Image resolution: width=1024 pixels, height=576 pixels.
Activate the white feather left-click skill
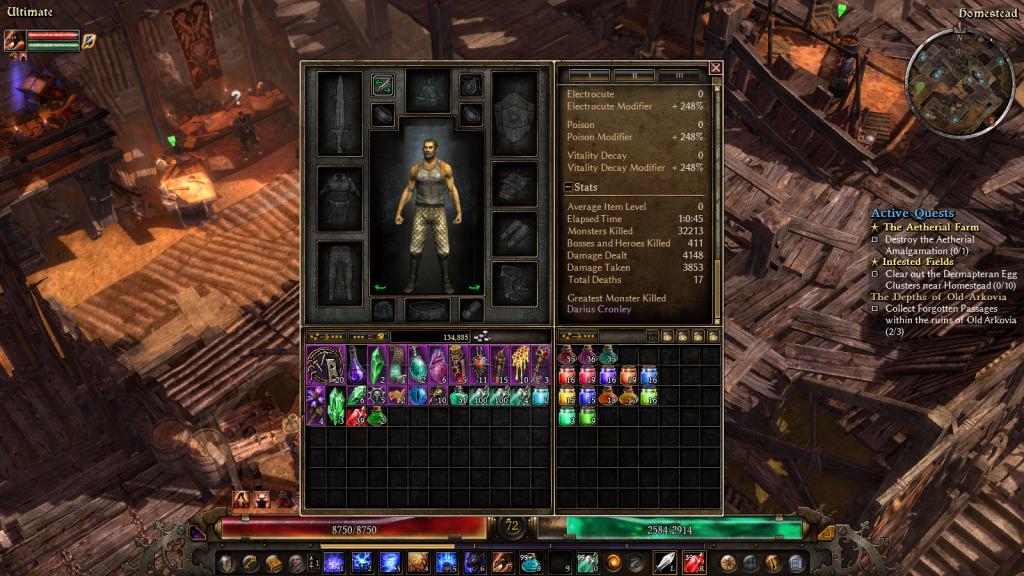pos(664,562)
